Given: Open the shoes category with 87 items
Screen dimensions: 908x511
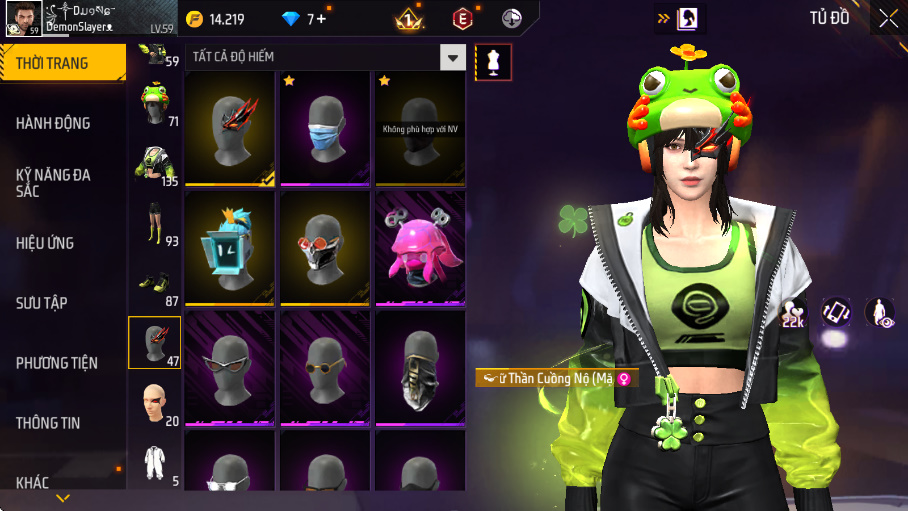Looking at the screenshot, I should 155,283.
